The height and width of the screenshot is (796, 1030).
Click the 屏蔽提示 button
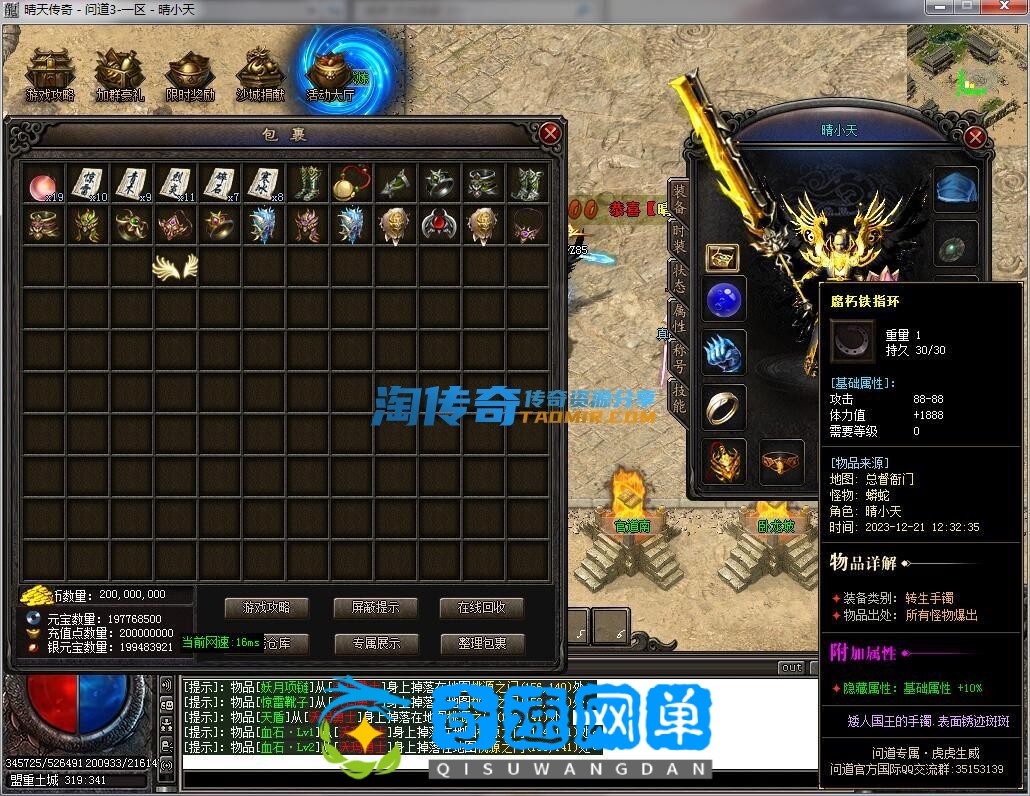click(374, 607)
